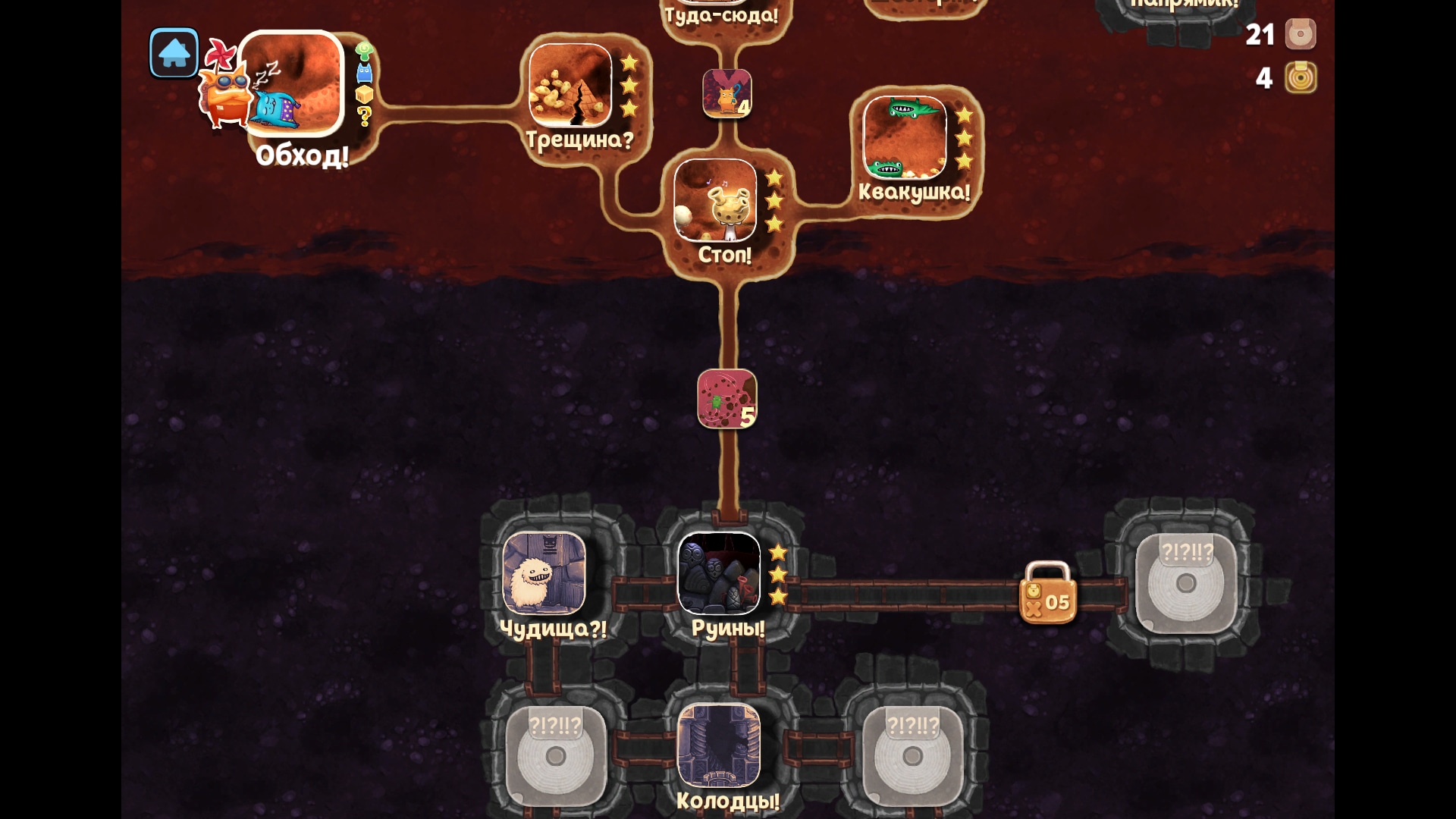Open the Руины! level
Viewport: 1456px width, 819px height.
(x=722, y=576)
